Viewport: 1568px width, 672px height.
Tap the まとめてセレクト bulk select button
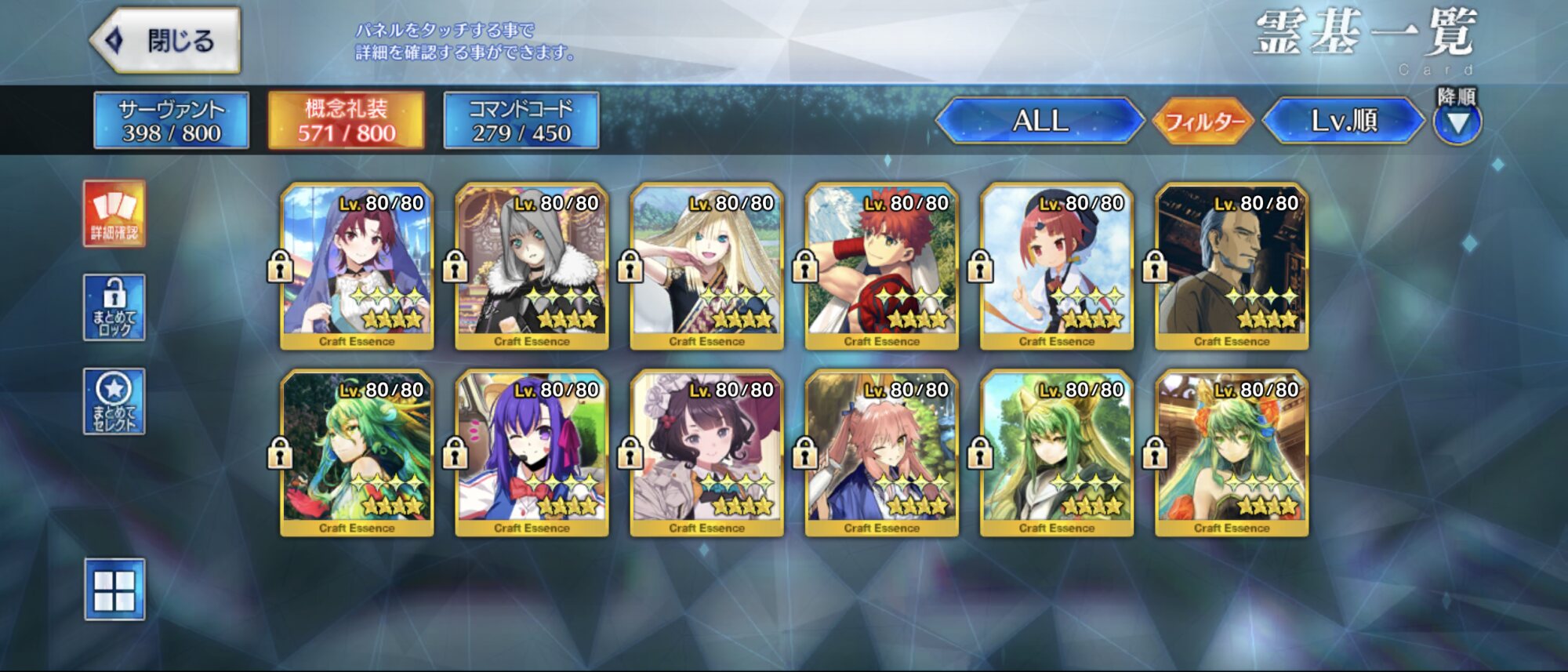[114, 401]
